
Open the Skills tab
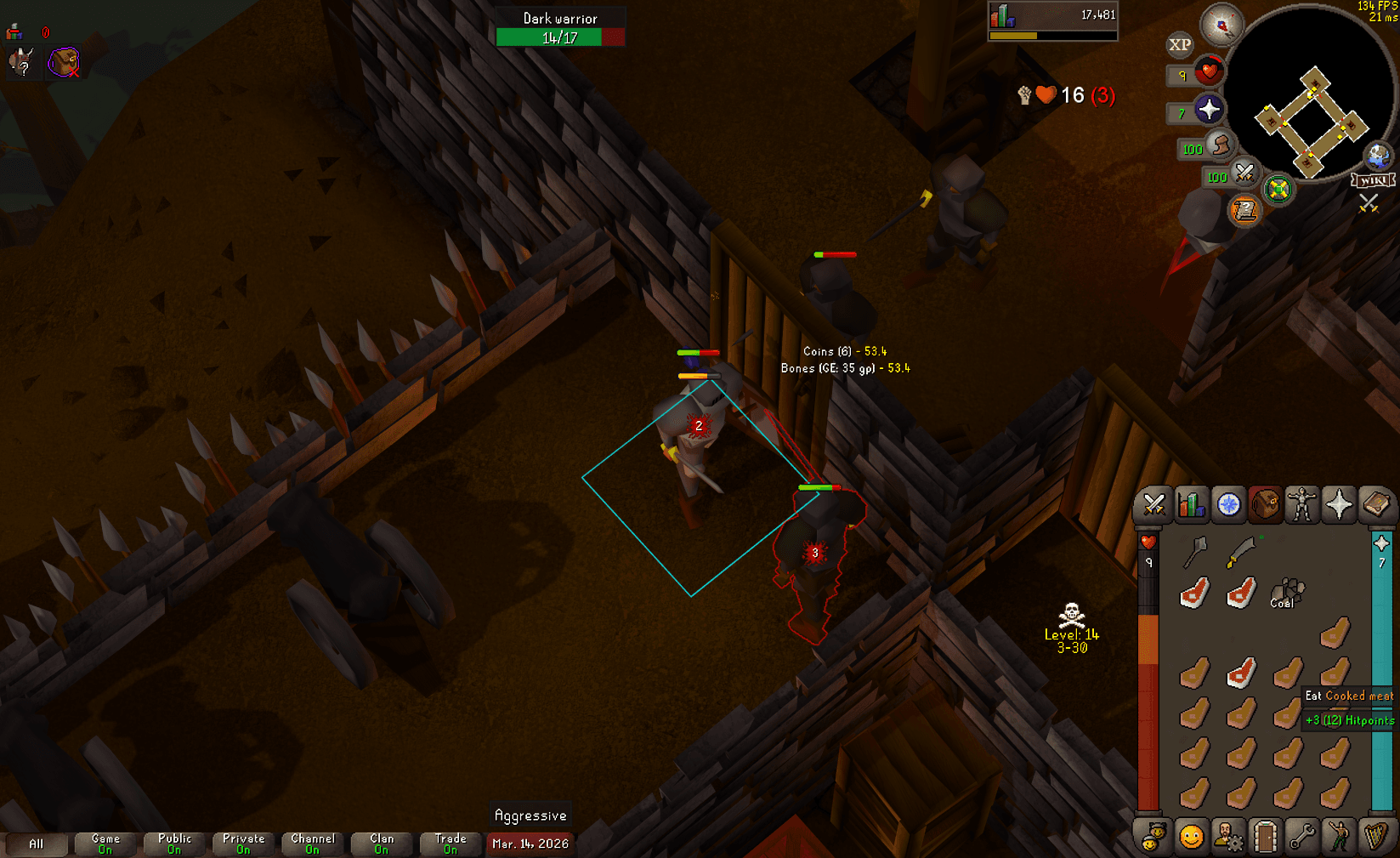click(x=1190, y=503)
